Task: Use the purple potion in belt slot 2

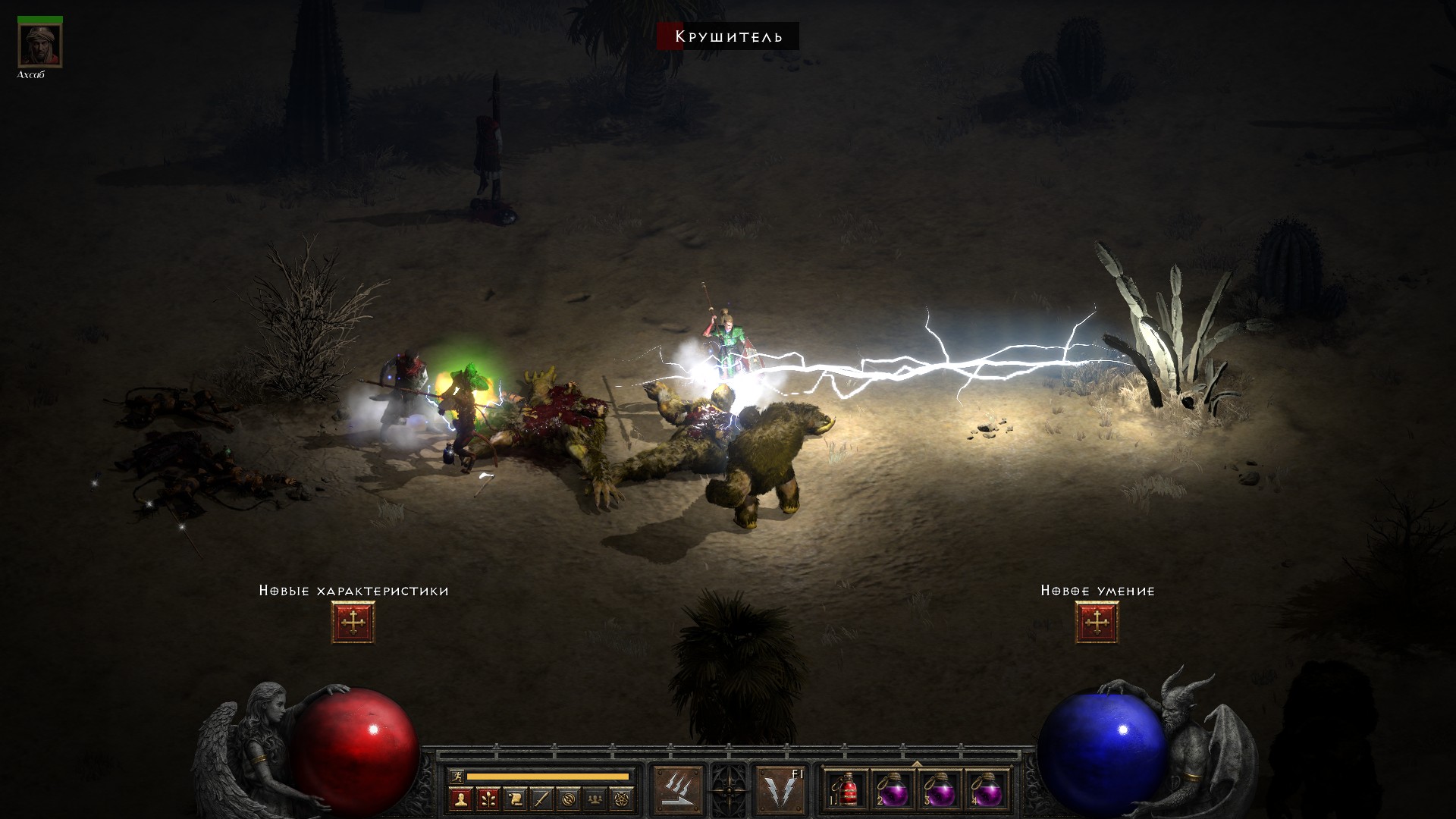Action: click(x=893, y=790)
